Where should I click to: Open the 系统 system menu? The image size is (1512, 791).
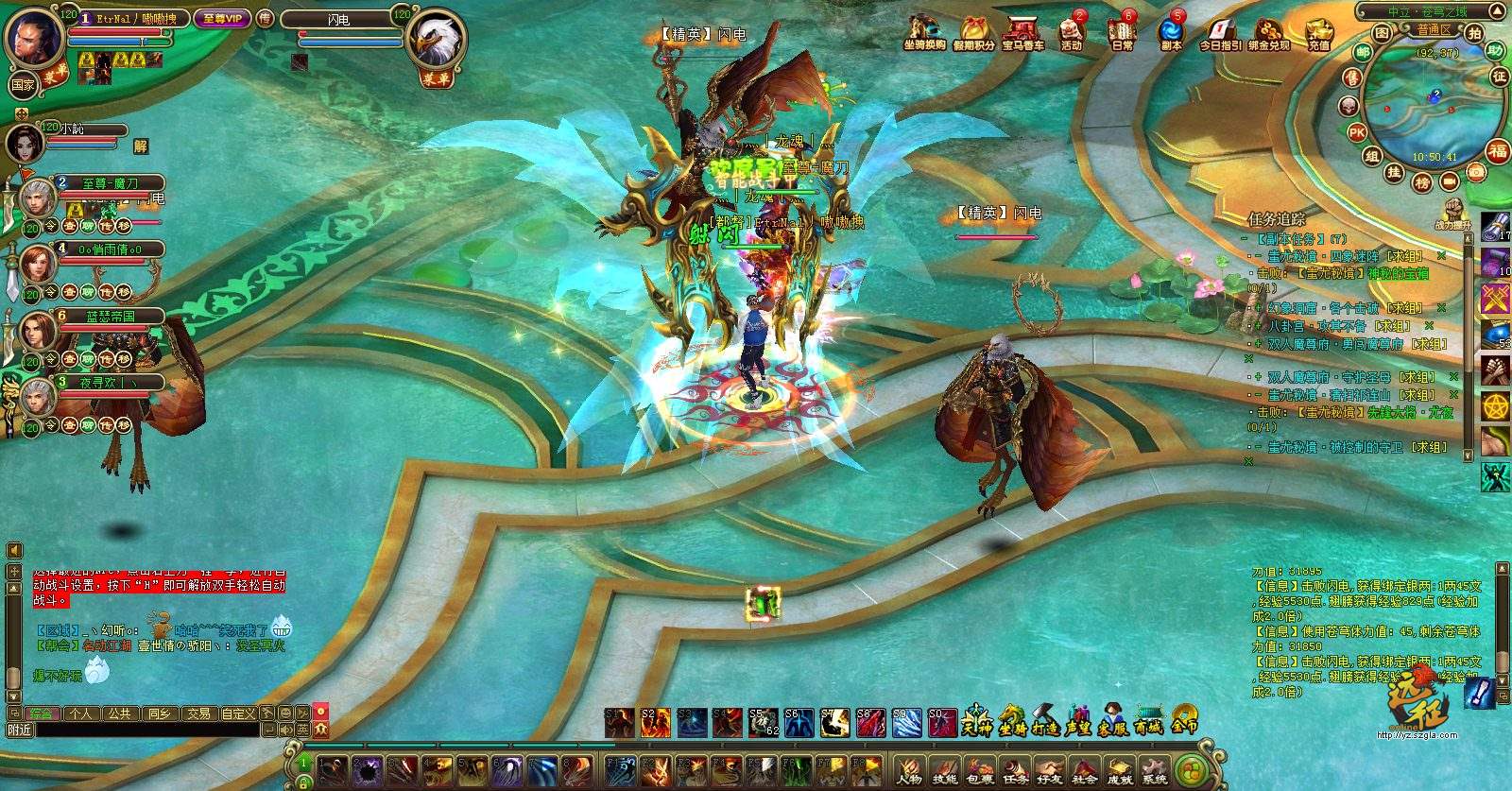pyautogui.click(x=1154, y=771)
